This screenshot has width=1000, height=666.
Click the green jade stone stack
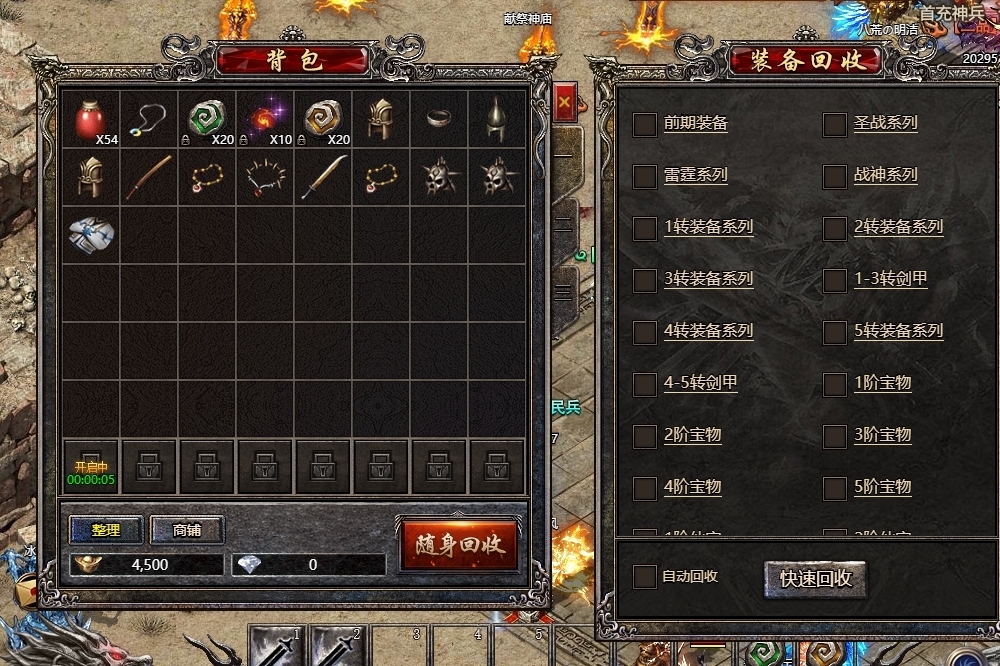[x=207, y=120]
